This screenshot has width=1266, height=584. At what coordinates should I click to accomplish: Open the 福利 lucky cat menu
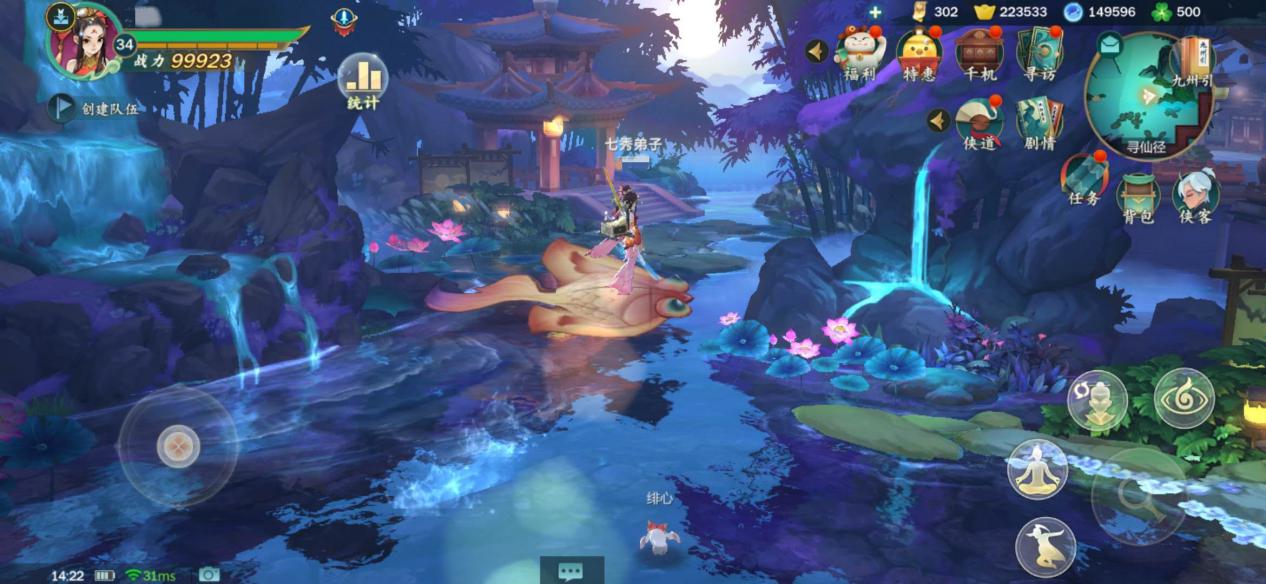[x=859, y=52]
